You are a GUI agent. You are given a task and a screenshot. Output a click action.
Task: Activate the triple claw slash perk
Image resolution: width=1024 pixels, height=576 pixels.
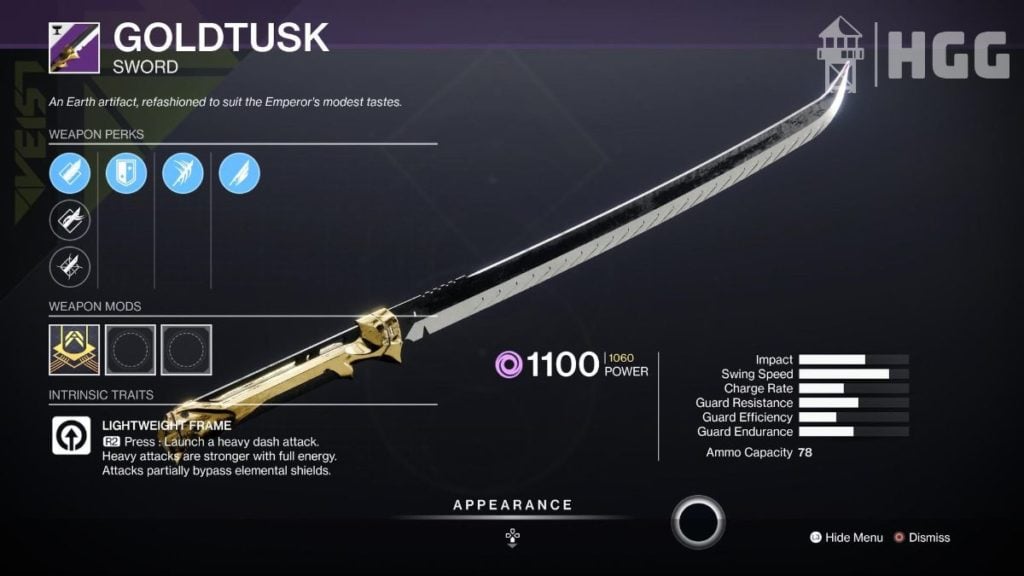[x=183, y=174]
